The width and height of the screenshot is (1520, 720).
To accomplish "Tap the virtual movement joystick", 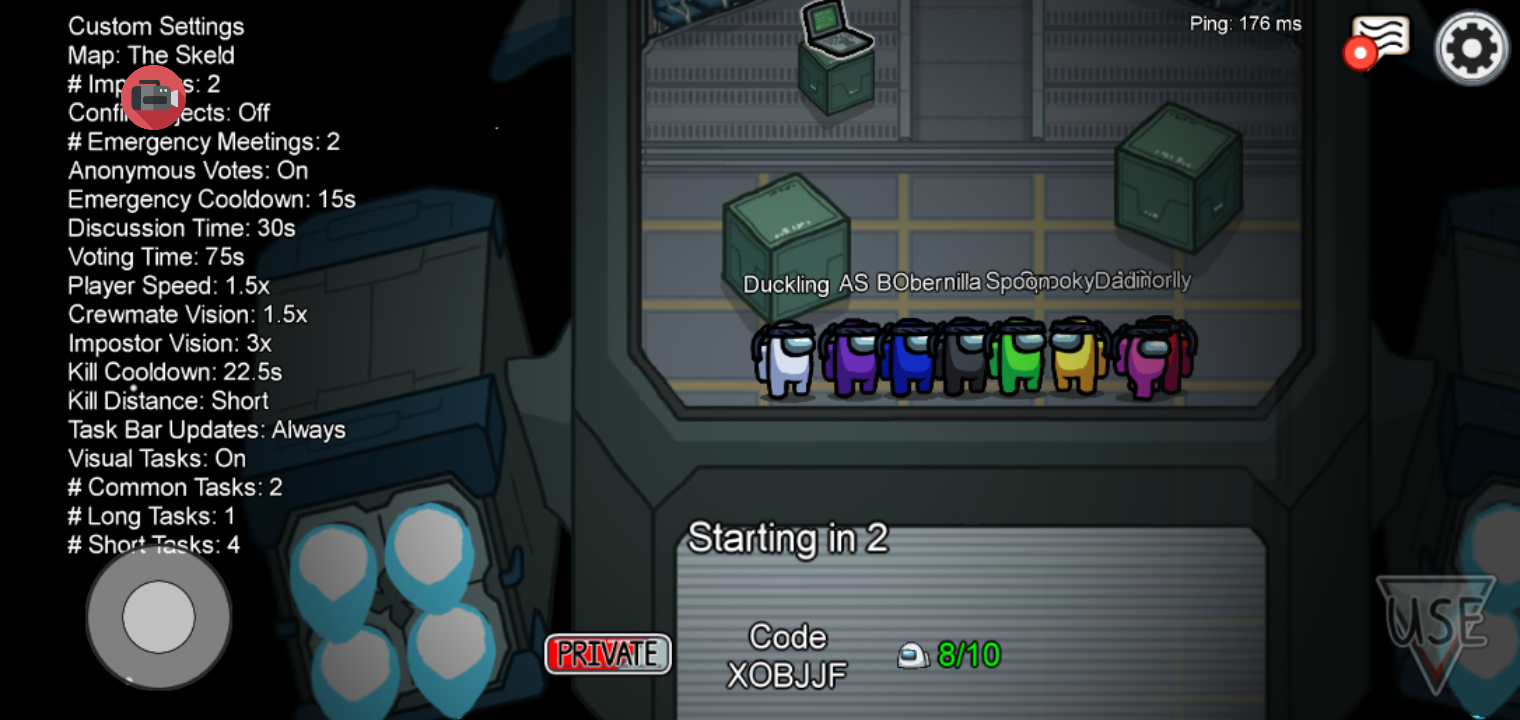I will 158,616.
